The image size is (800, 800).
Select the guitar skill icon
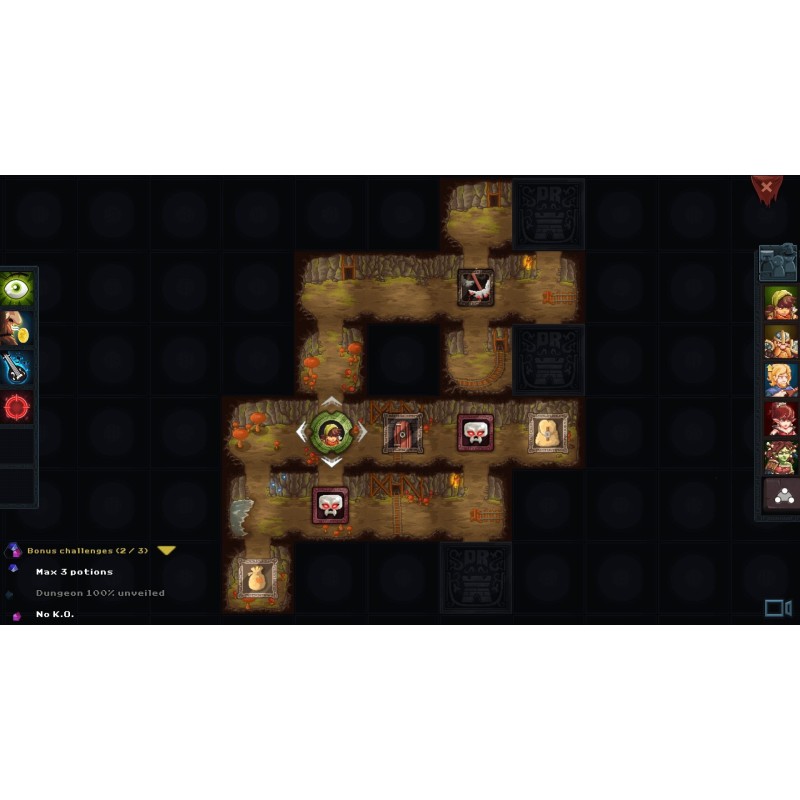(x=17, y=367)
